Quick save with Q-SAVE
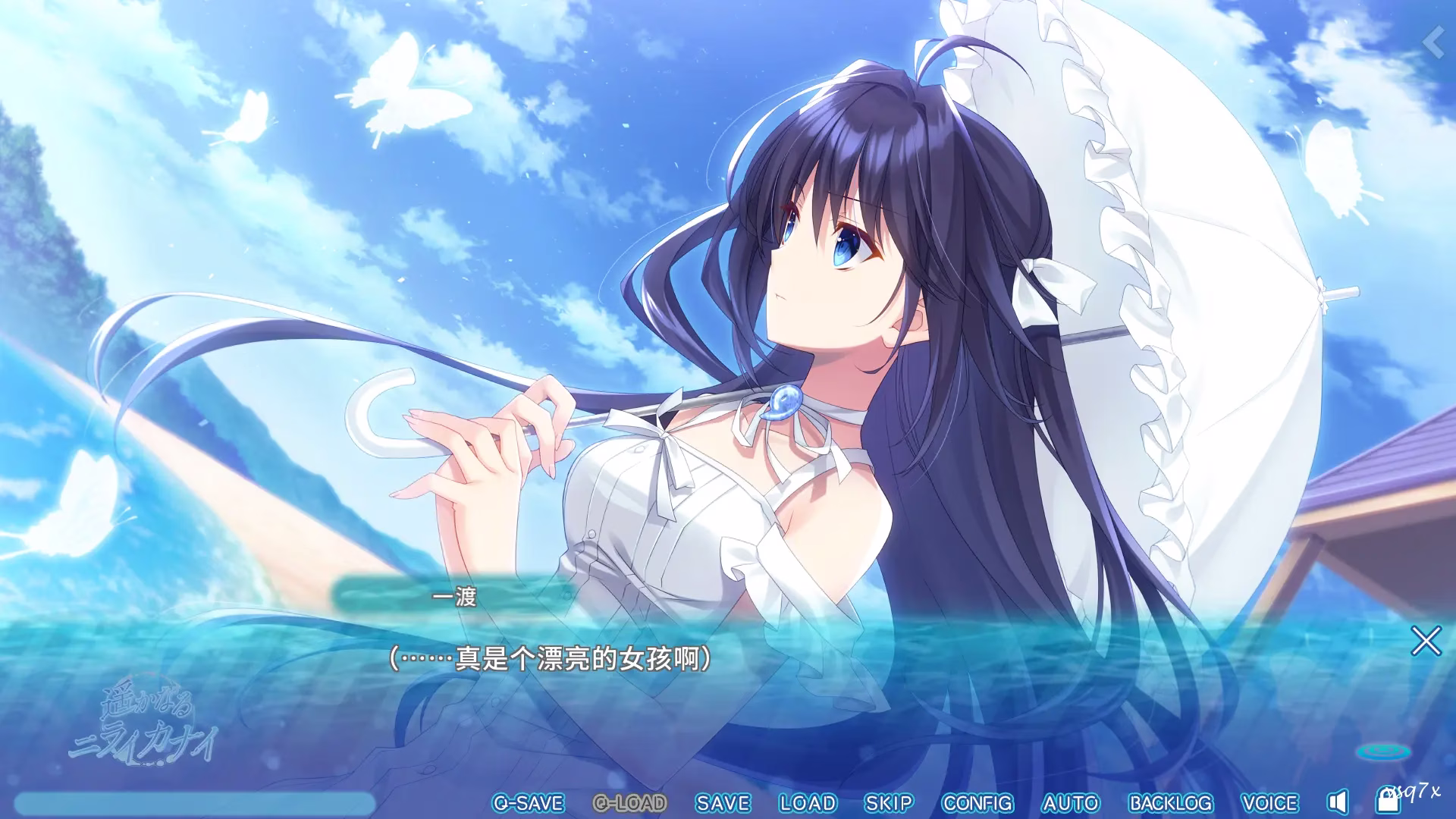The width and height of the screenshot is (1456, 819). coord(528,802)
